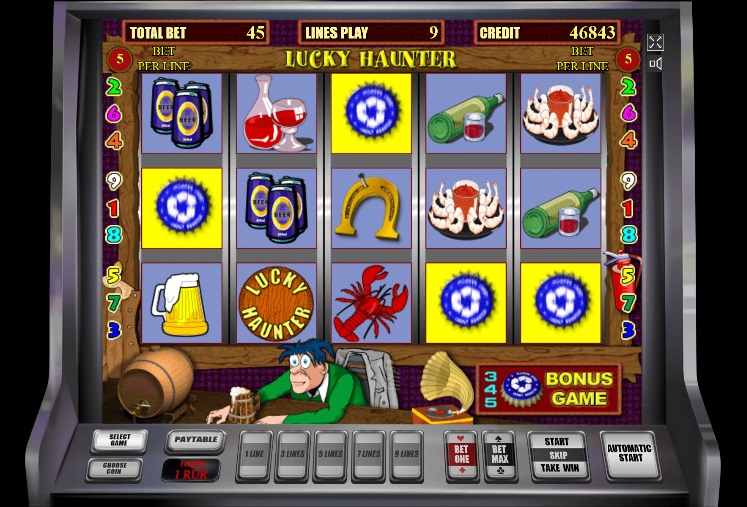Activate the 5 Lines button
This screenshot has width=747, height=507.
[x=330, y=455]
